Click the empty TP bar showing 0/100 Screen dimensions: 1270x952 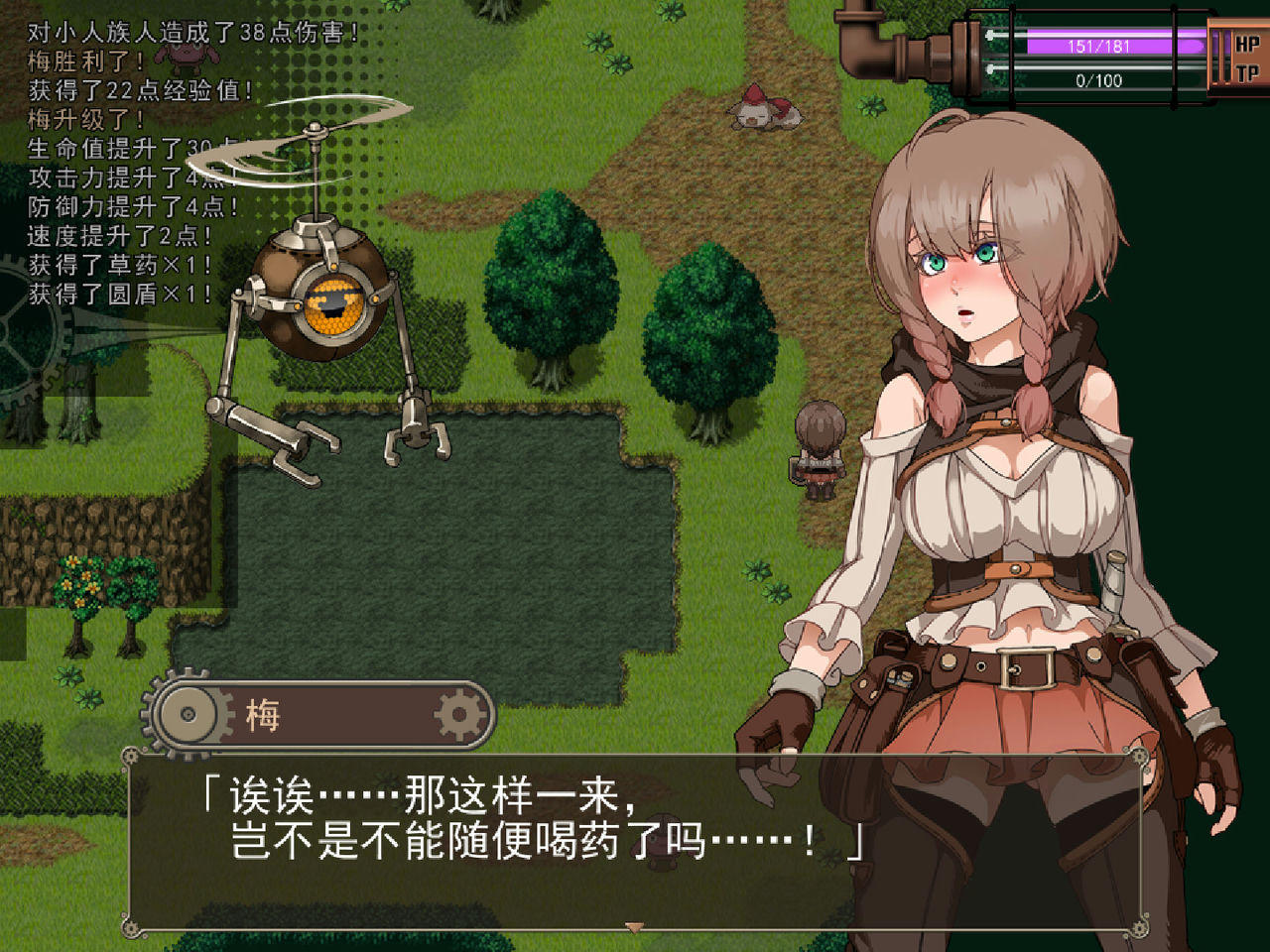point(1091,79)
